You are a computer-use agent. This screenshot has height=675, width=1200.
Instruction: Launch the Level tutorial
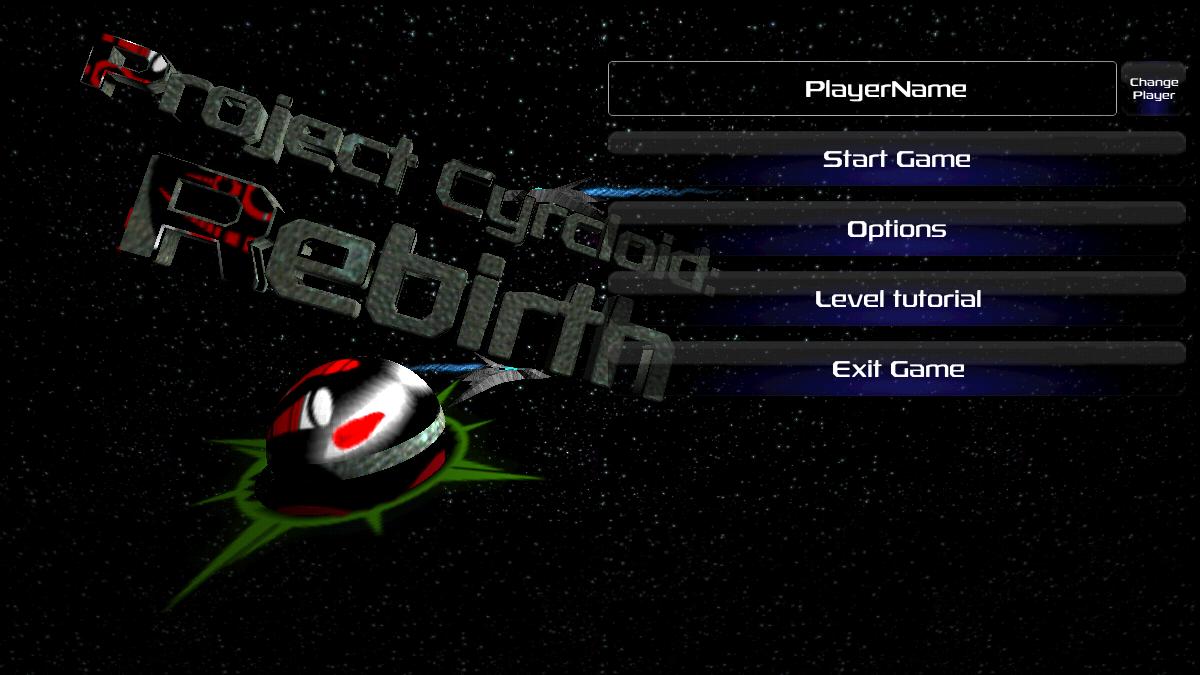click(x=896, y=299)
